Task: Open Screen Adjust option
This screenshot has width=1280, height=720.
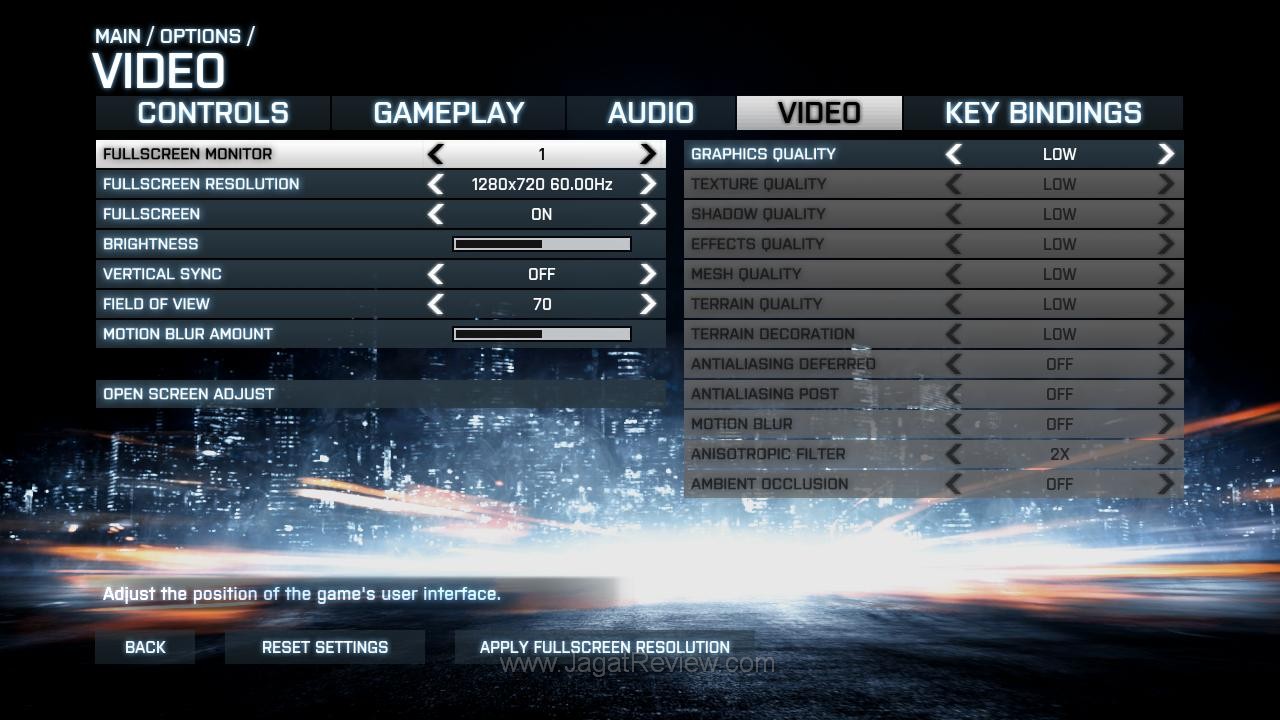Action: point(188,394)
